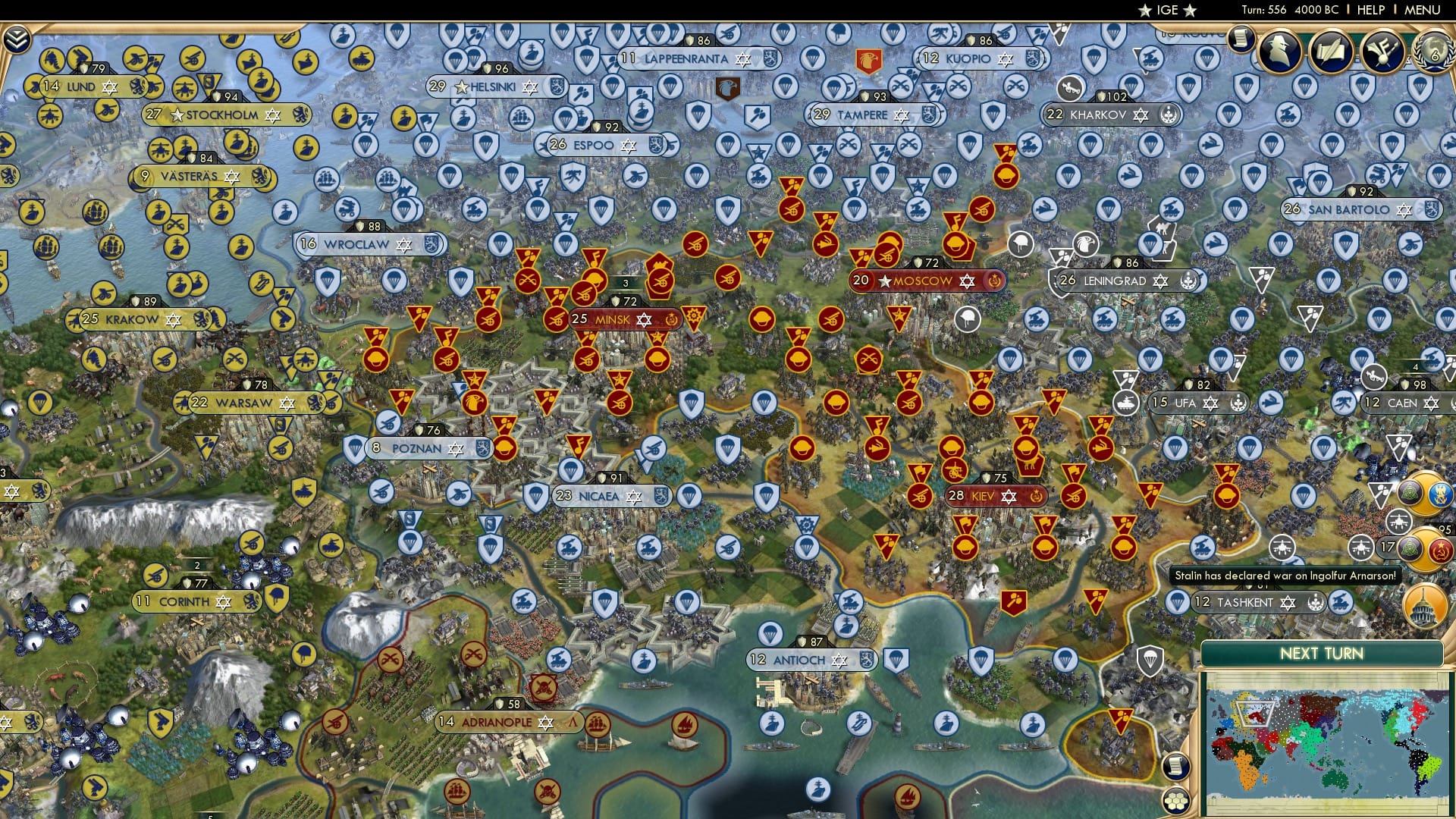Open the espionage overview spy icon
This screenshot has width=1456, height=819.
(1279, 51)
